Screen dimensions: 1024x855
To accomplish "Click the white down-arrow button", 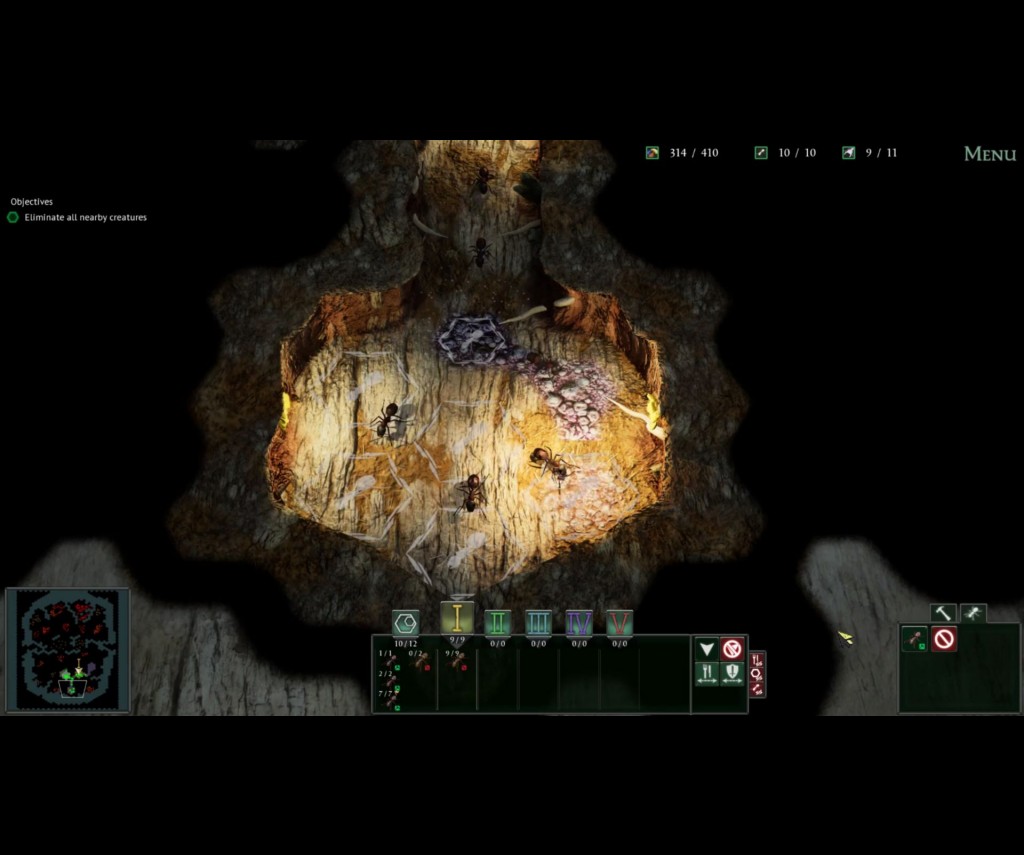I will point(707,649).
